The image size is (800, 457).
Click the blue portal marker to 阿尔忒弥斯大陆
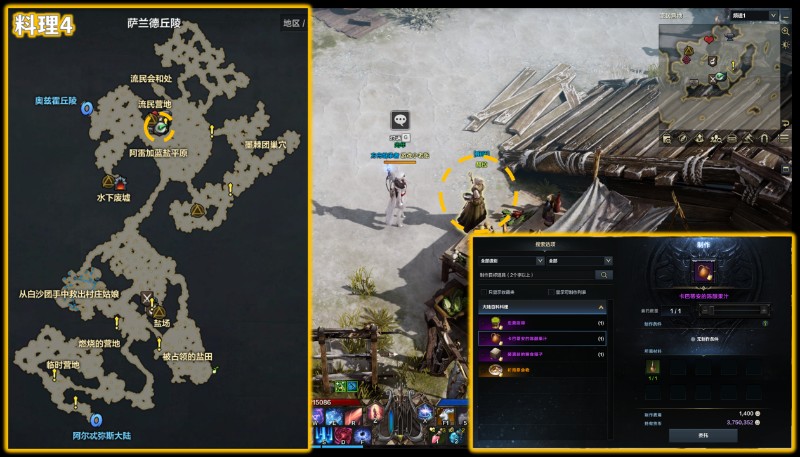(x=96, y=421)
